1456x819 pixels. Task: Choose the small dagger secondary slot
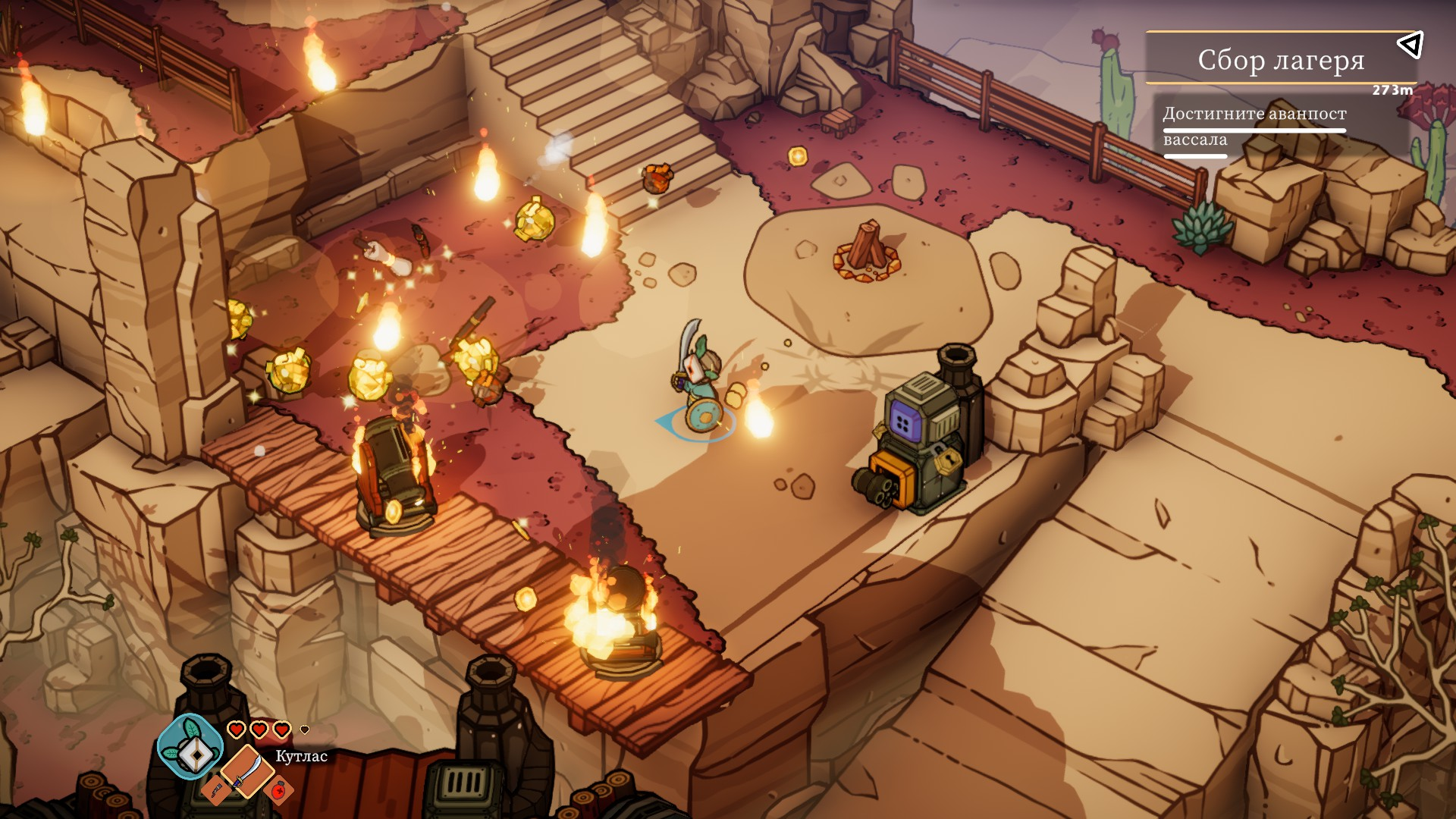click(216, 790)
